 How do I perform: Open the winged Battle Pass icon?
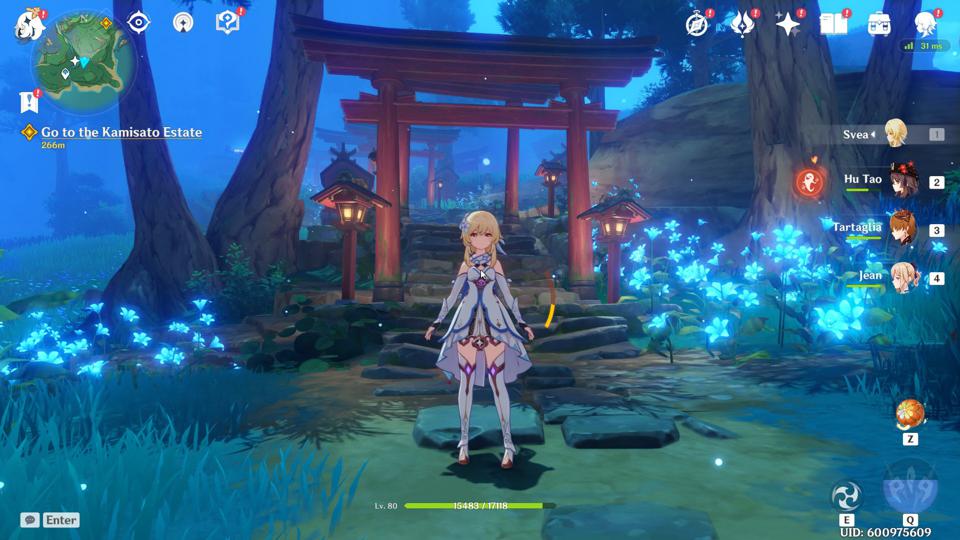coord(742,24)
